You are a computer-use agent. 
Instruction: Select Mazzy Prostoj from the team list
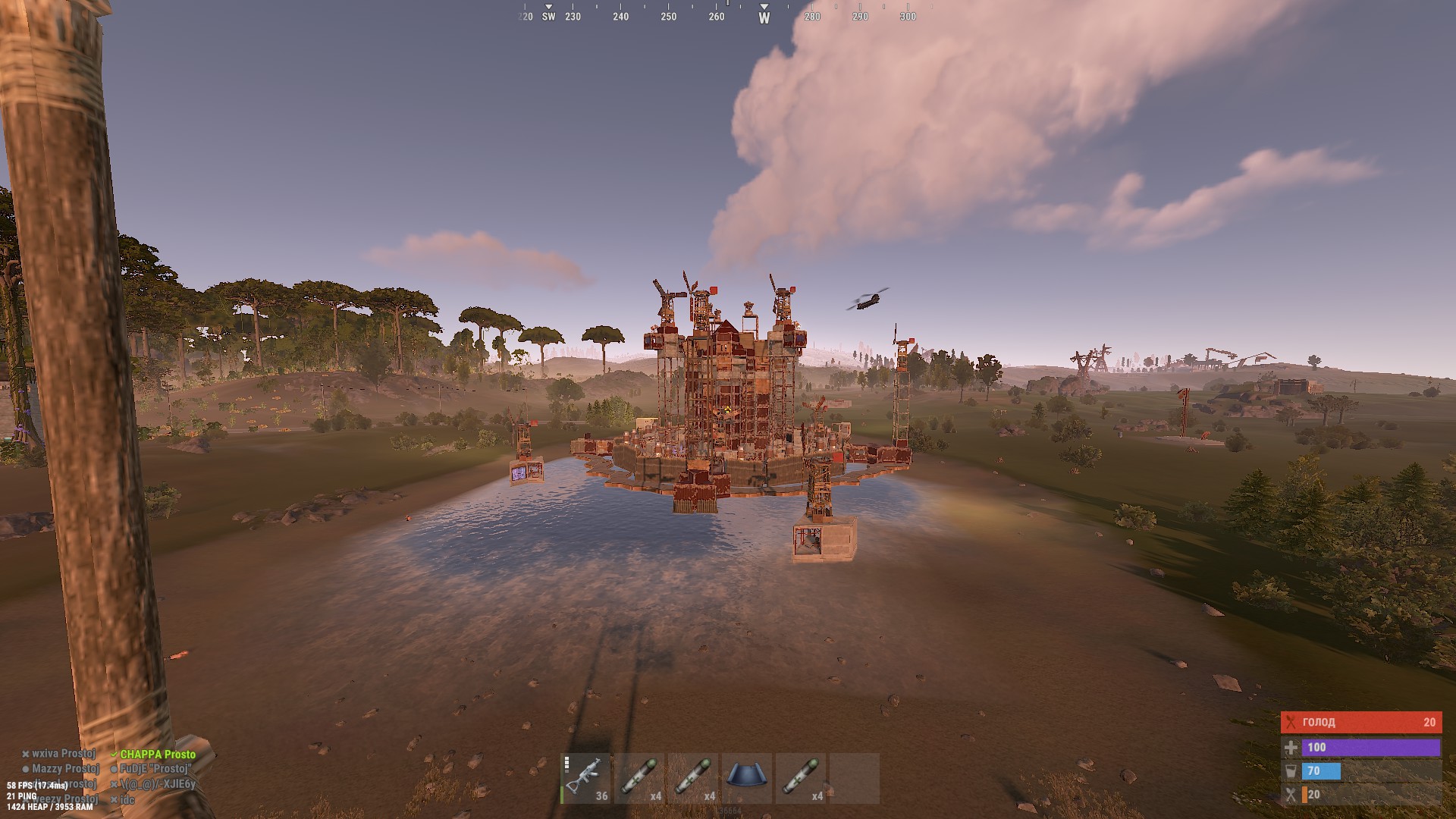(65, 769)
